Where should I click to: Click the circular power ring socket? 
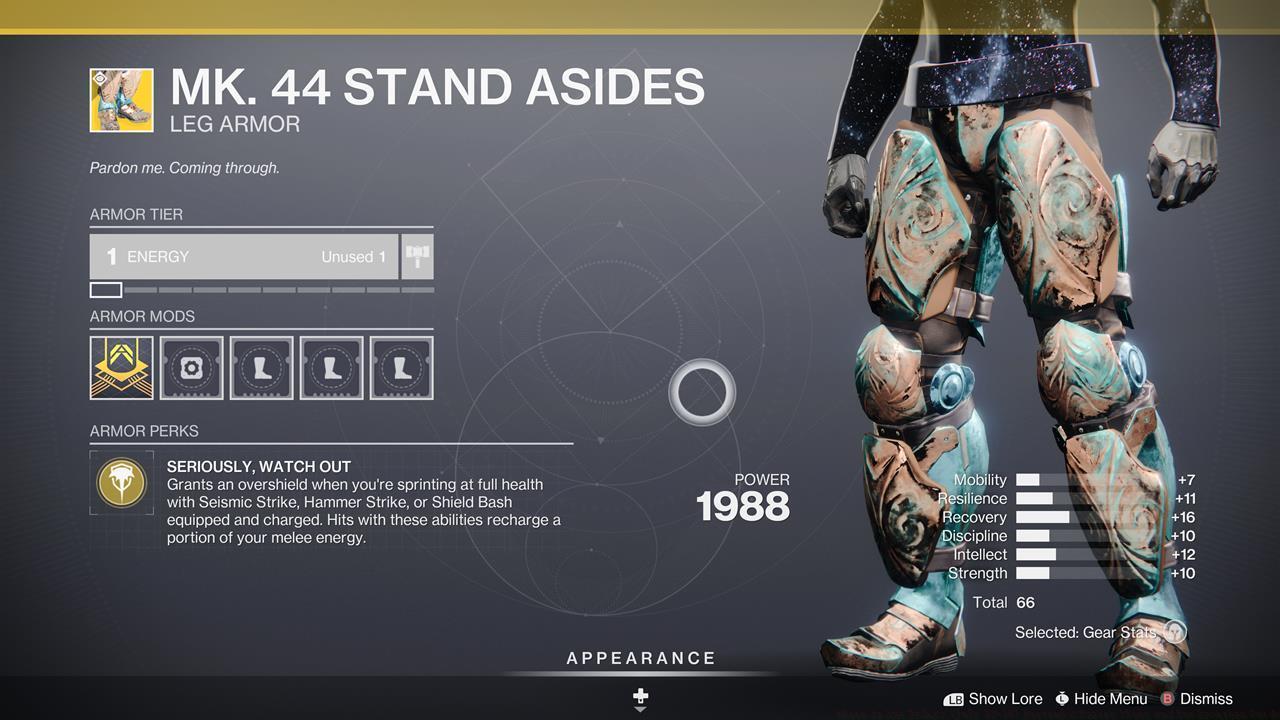click(x=702, y=392)
